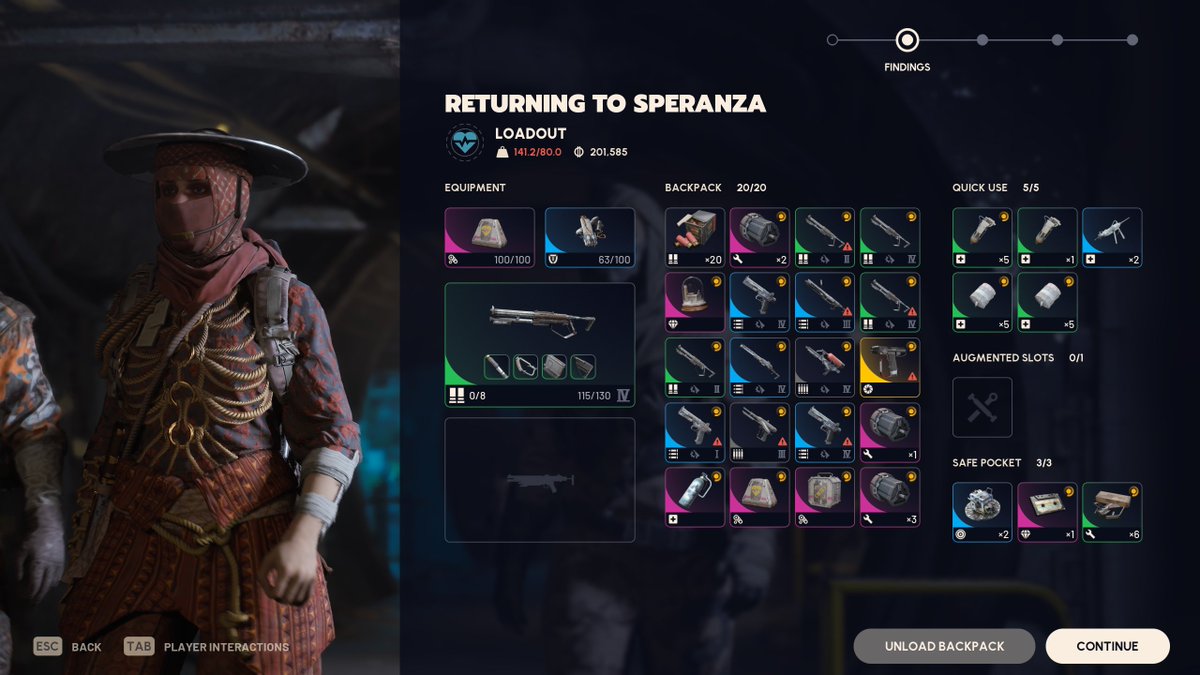Image resolution: width=1200 pixels, height=675 pixels.
Task: Select the shotgun shells stack of 20
Action: click(695, 237)
